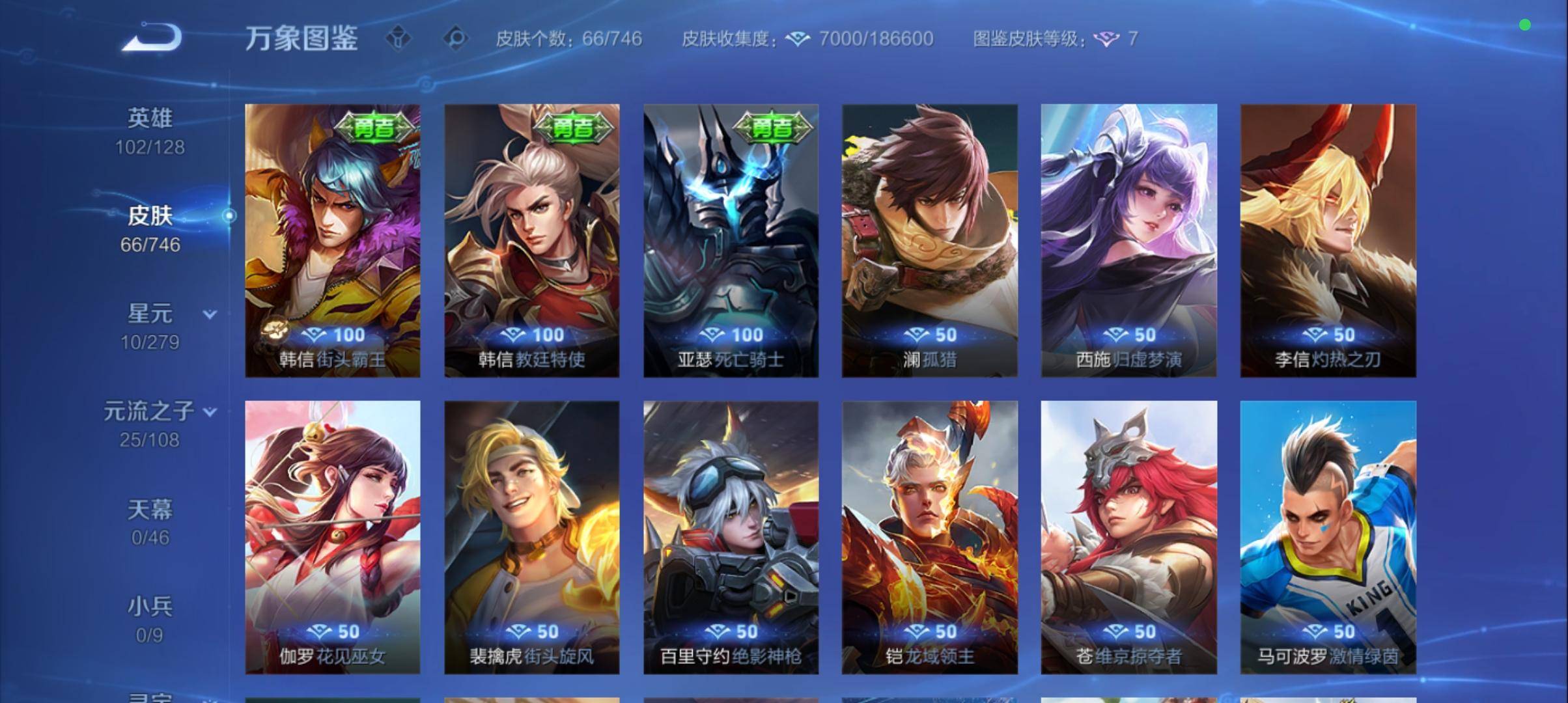The width and height of the screenshot is (1568, 703).
Task: Select the 天幕 category in sidebar
Action: click(150, 511)
